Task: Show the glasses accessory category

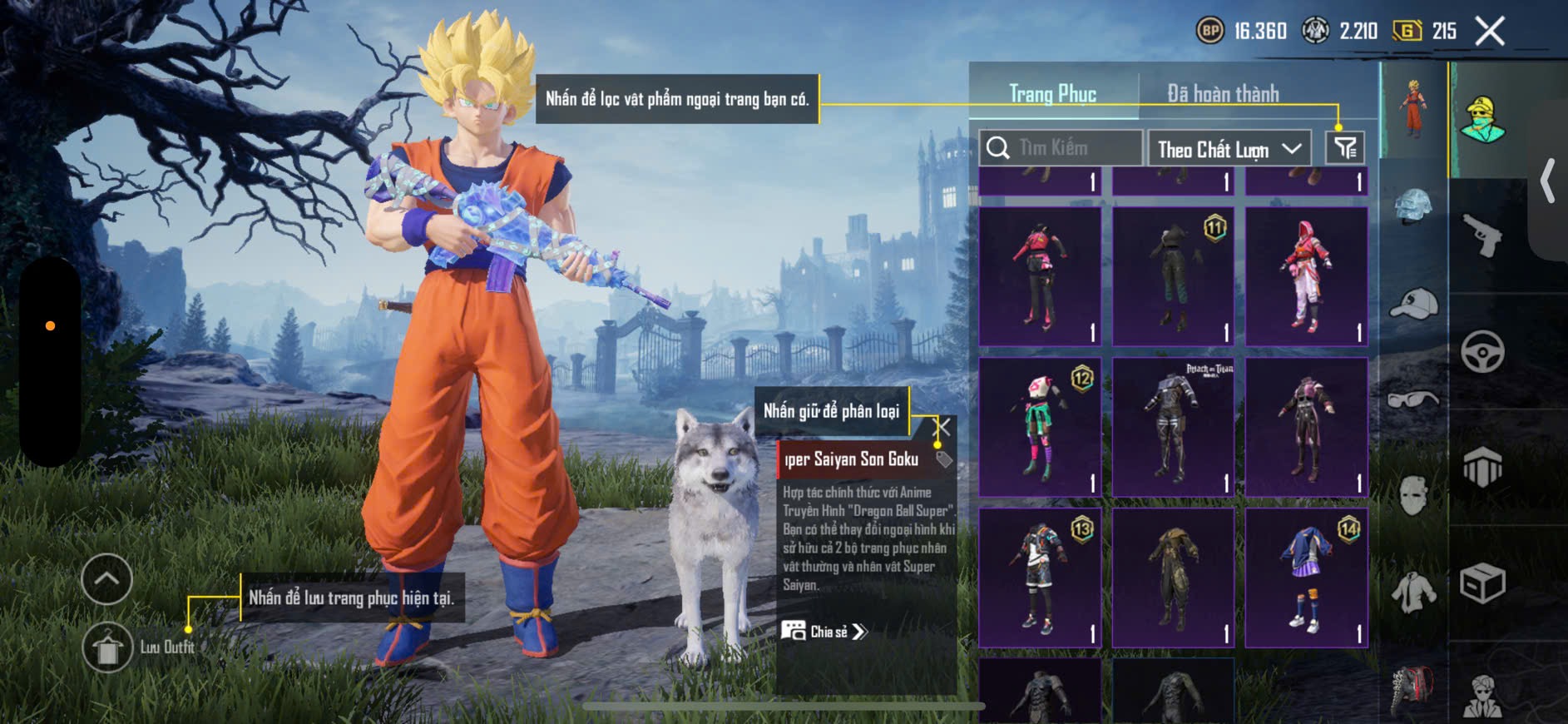Action: (x=1413, y=399)
